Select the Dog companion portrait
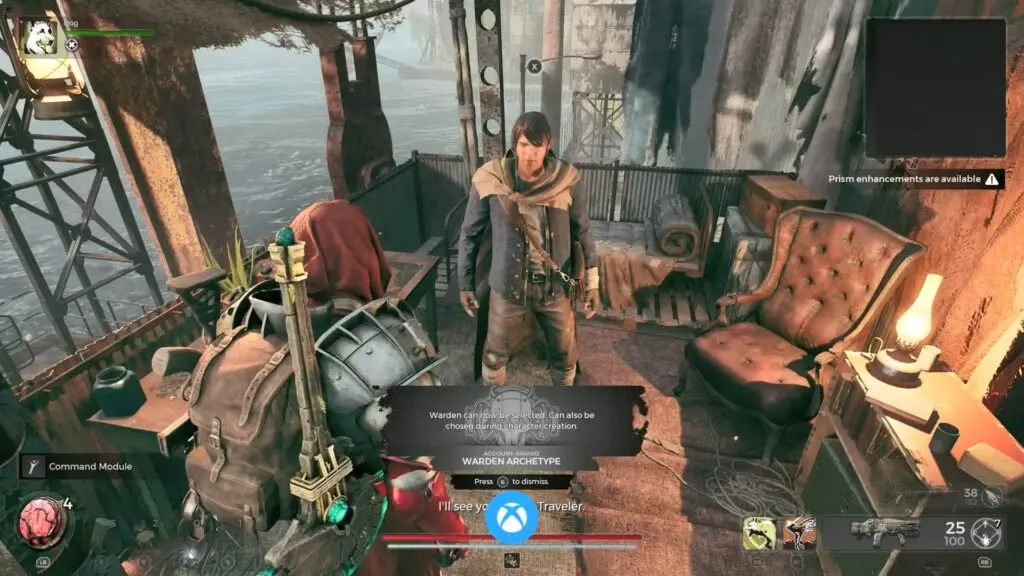The image size is (1024, 576). pyautogui.click(x=40, y=34)
